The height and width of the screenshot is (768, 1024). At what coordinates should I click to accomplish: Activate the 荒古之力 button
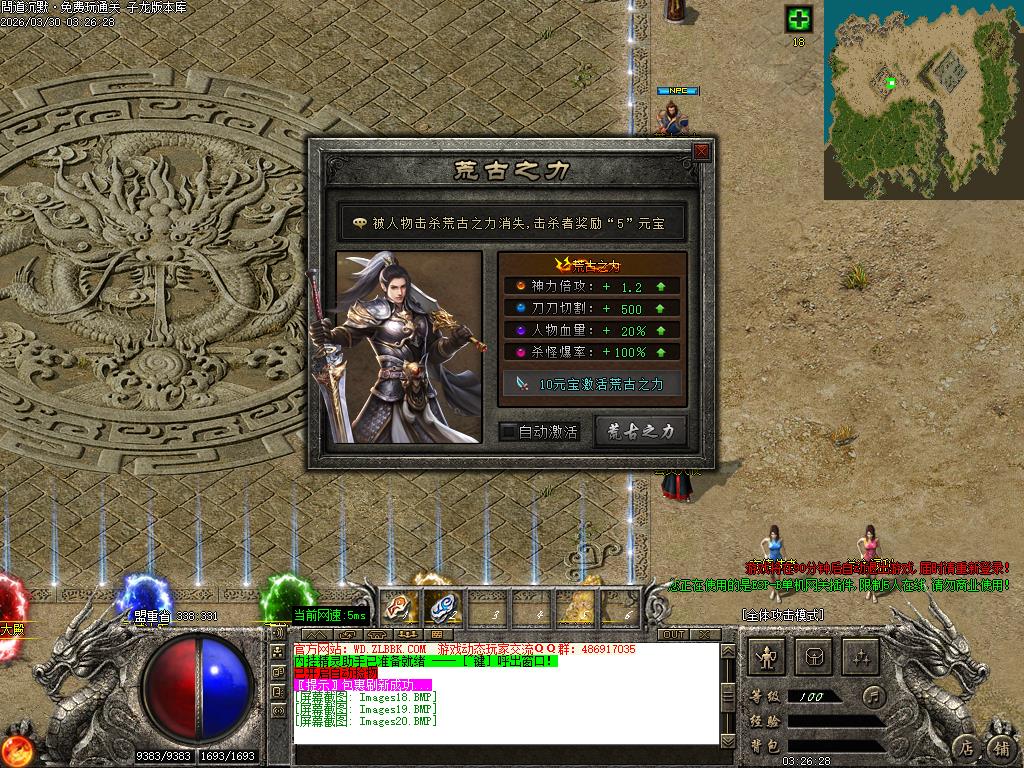(641, 431)
